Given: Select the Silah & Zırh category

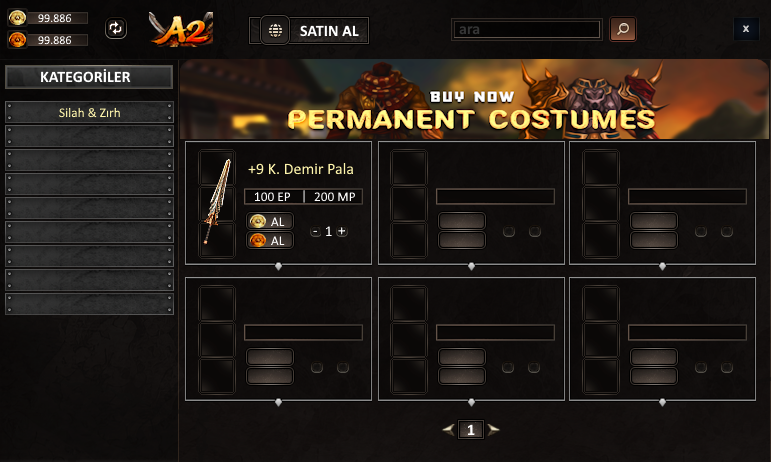Looking at the screenshot, I should [90, 112].
